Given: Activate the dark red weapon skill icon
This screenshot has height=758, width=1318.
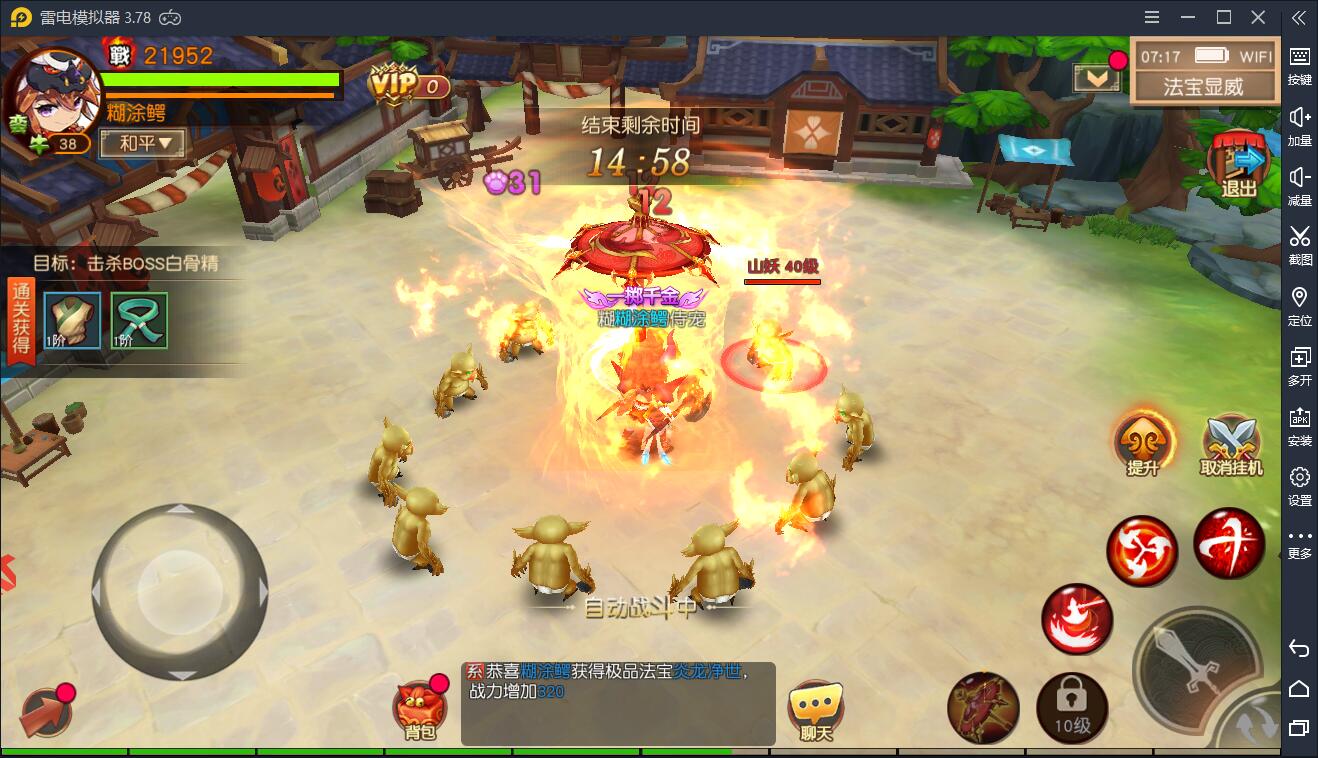Looking at the screenshot, I should coord(983,709).
